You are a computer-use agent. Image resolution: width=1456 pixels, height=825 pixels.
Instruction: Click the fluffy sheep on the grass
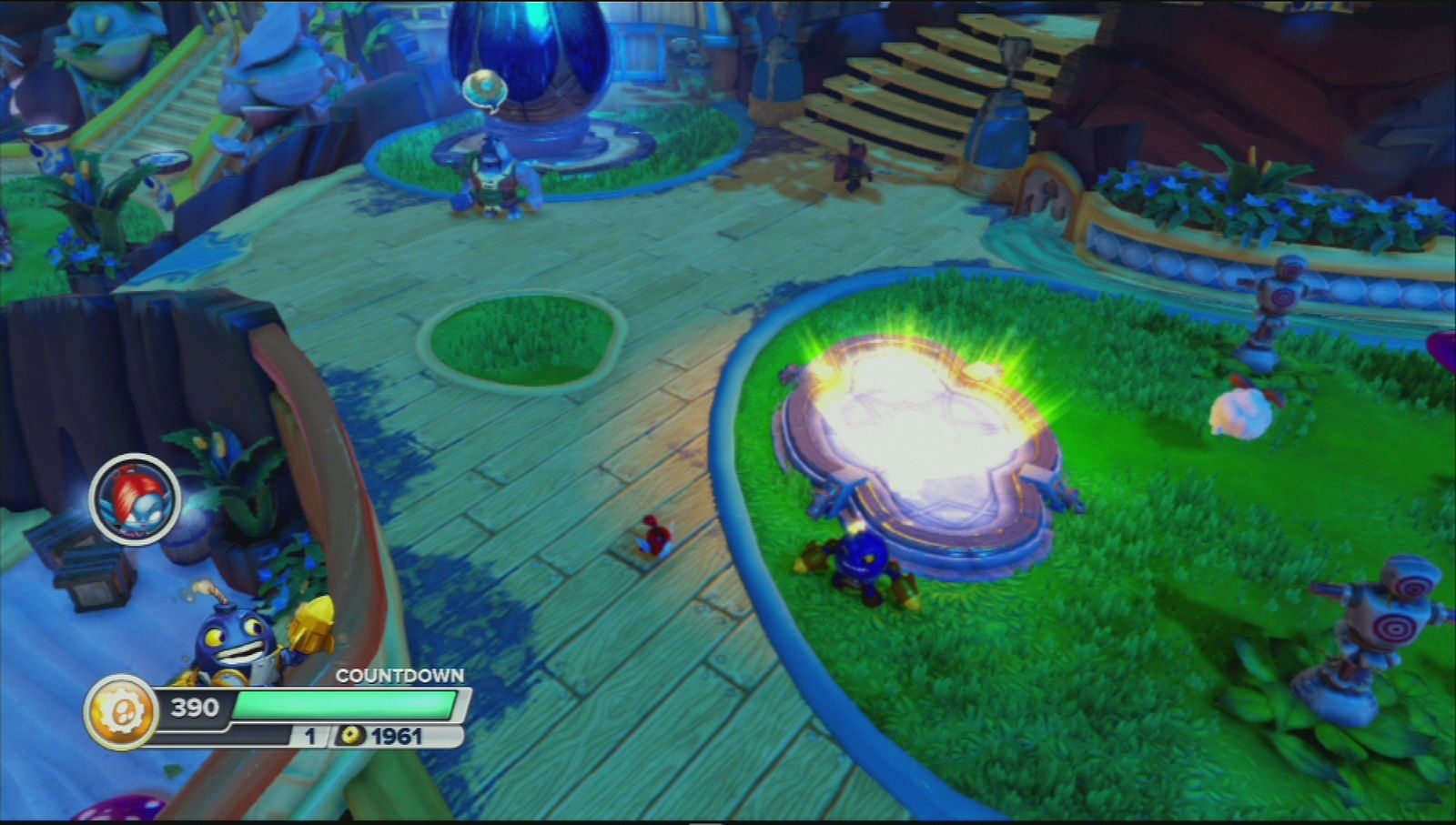coord(1242,414)
